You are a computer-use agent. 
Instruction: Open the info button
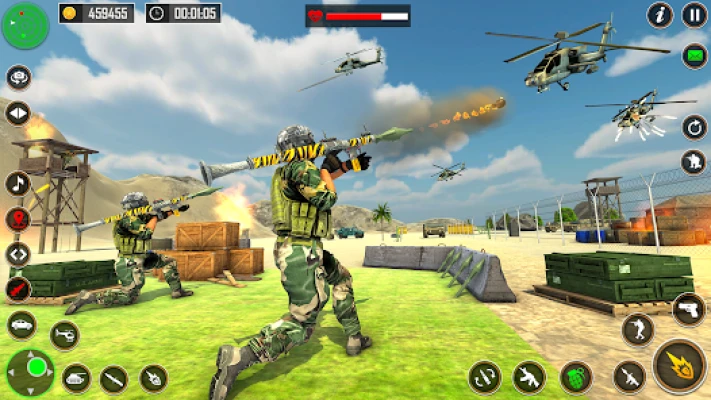point(659,15)
